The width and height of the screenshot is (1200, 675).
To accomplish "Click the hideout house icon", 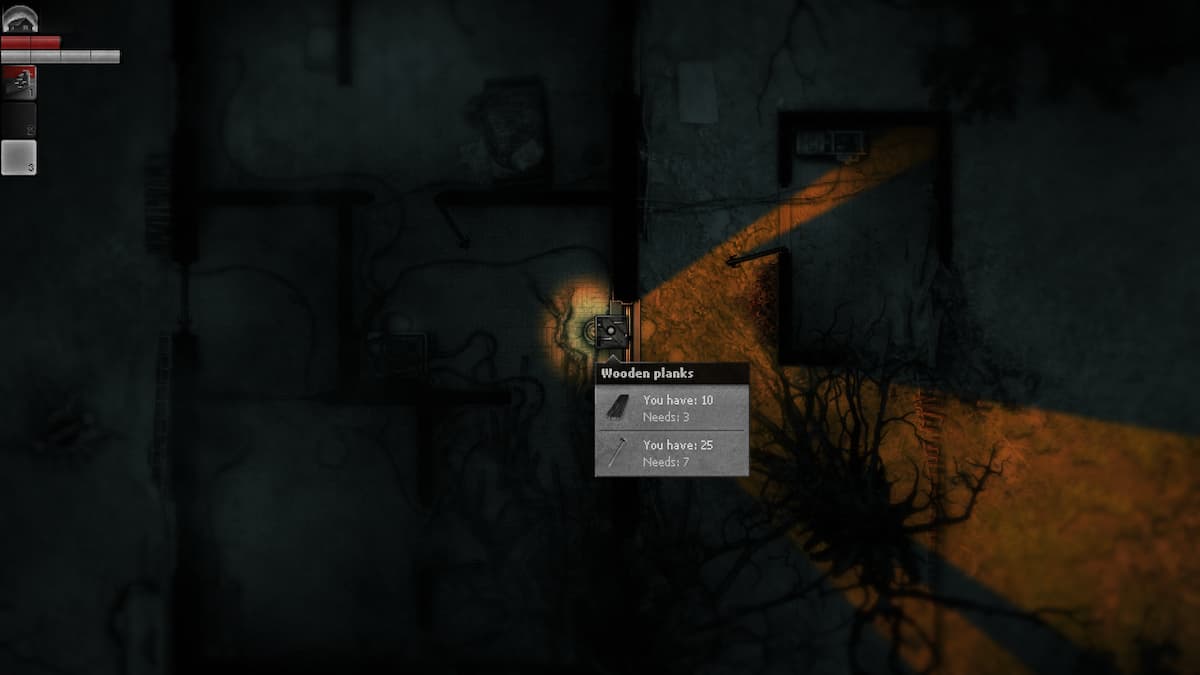I will point(20,18).
